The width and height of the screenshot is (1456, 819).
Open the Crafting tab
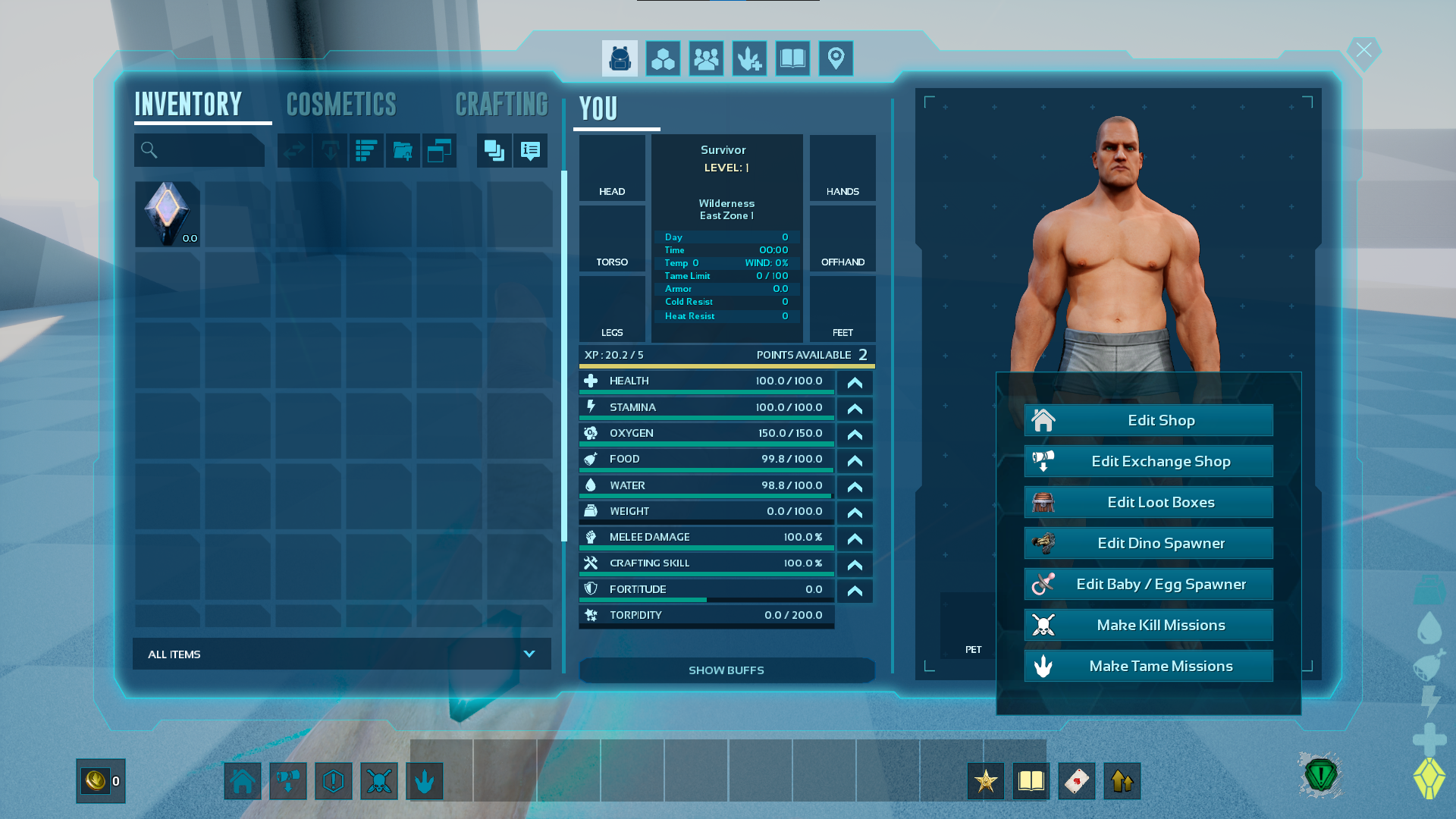(502, 104)
